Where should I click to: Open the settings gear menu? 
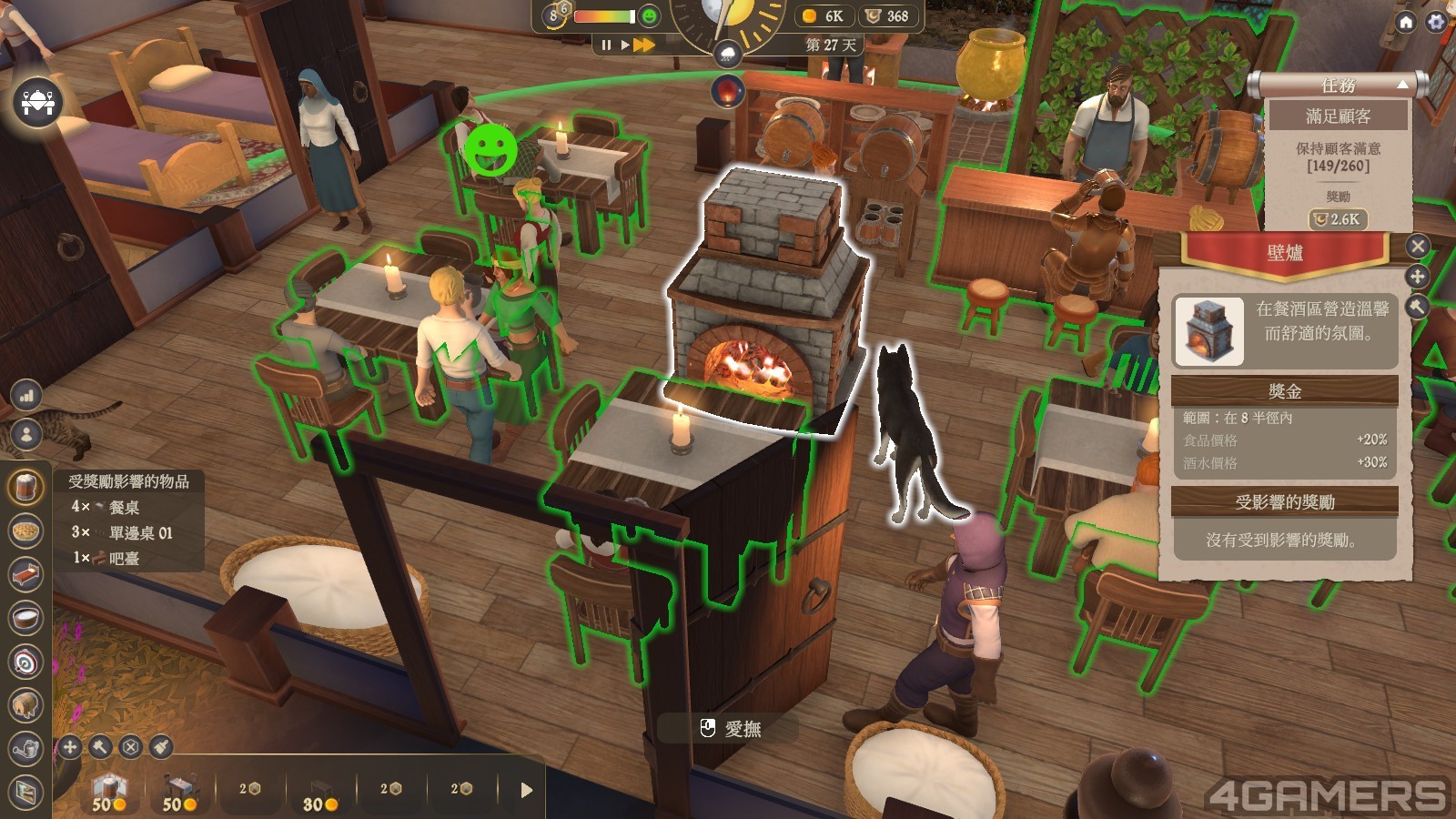pyautogui.click(x=1437, y=21)
